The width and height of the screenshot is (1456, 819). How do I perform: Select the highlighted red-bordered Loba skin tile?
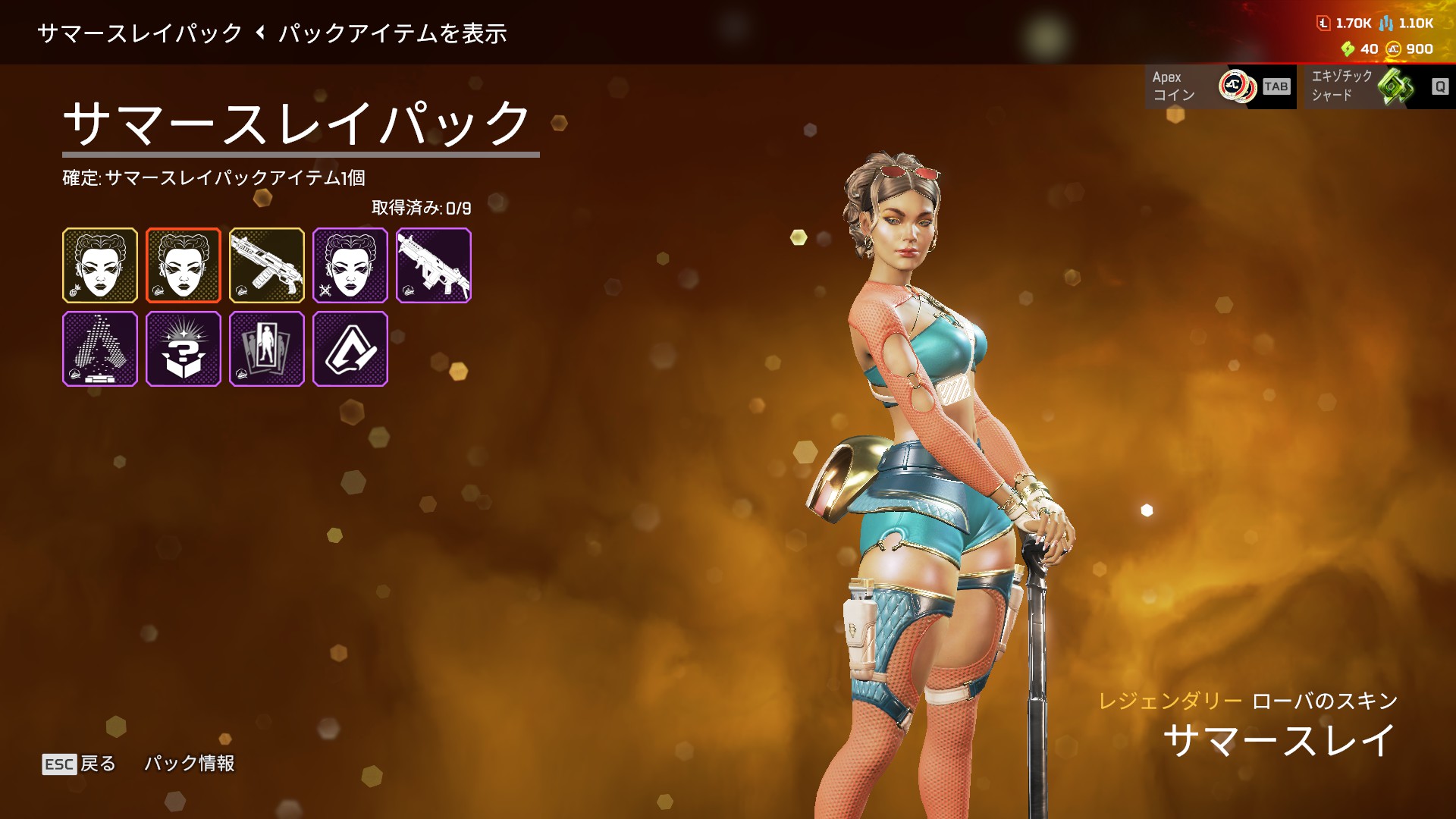pyautogui.click(x=184, y=265)
